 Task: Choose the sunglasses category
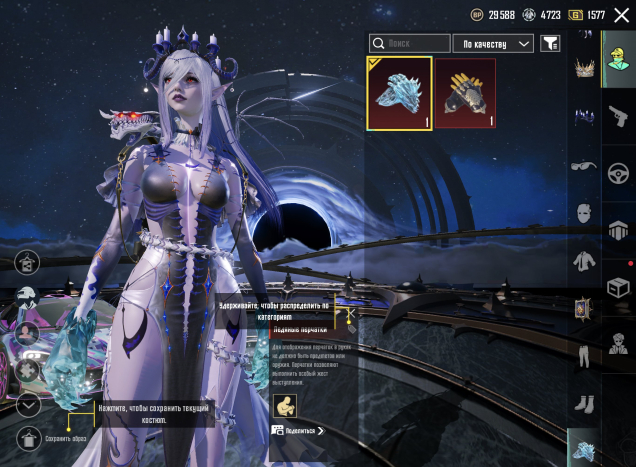(584, 166)
